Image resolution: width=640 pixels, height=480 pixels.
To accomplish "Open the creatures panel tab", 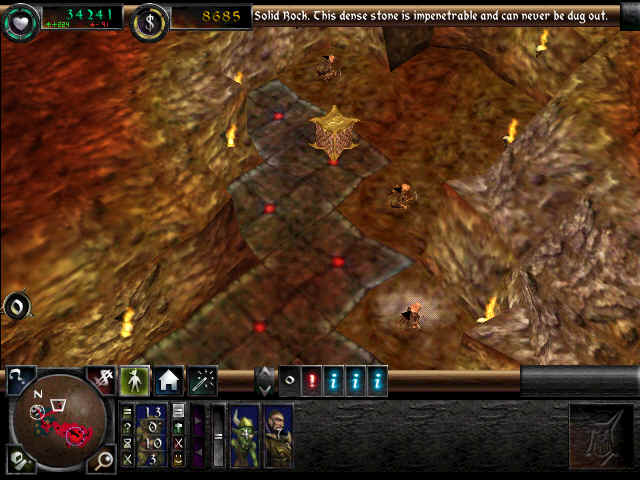I will click(135, 380).
